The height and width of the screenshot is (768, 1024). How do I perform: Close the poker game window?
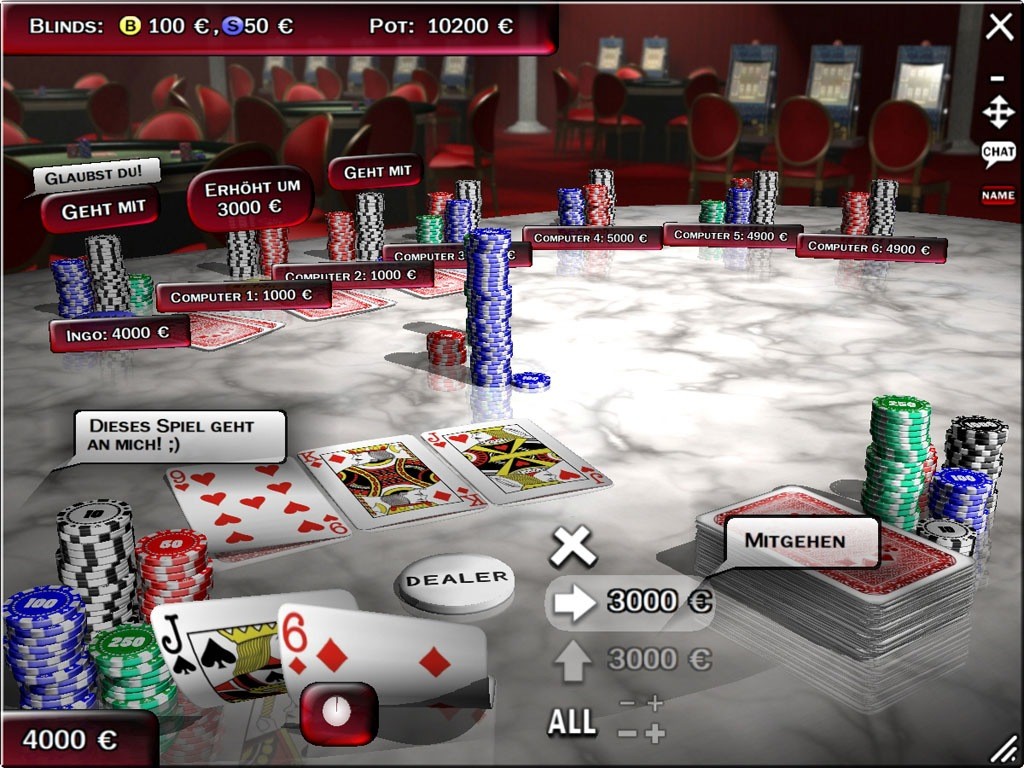click(999, 27)
